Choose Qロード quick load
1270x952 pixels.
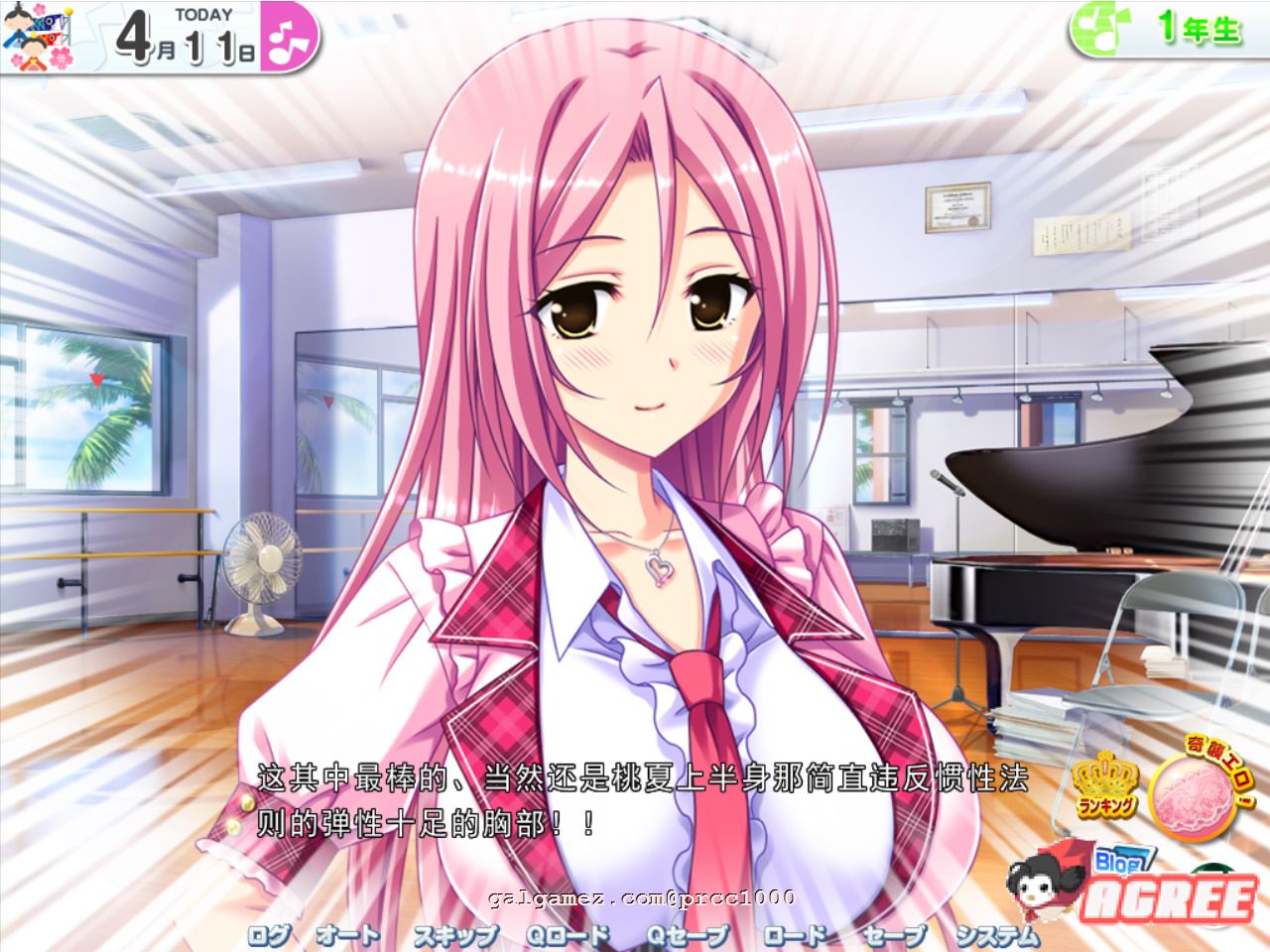point(568,935)
